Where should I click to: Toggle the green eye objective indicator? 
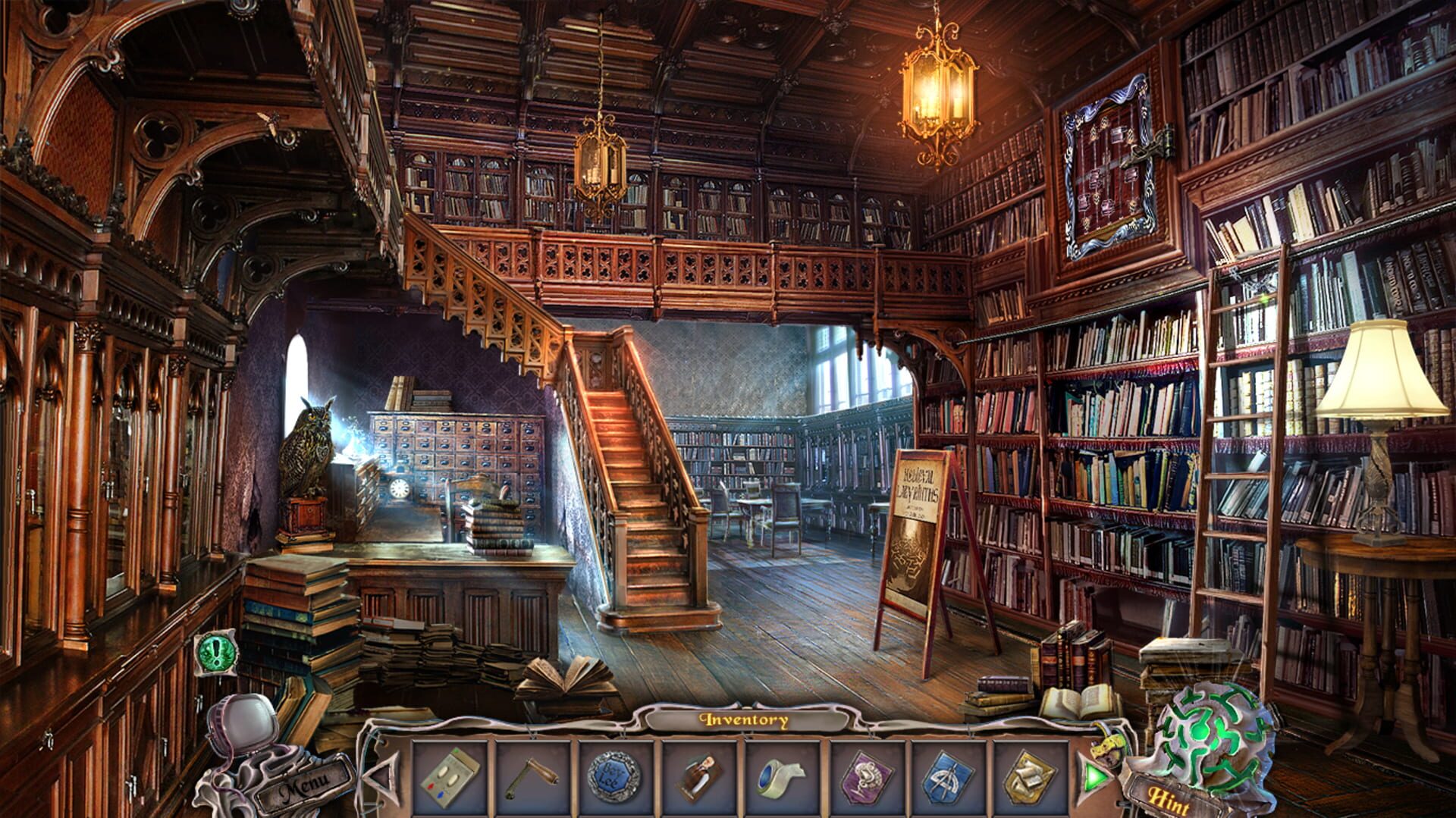click(x=215, y=654)
